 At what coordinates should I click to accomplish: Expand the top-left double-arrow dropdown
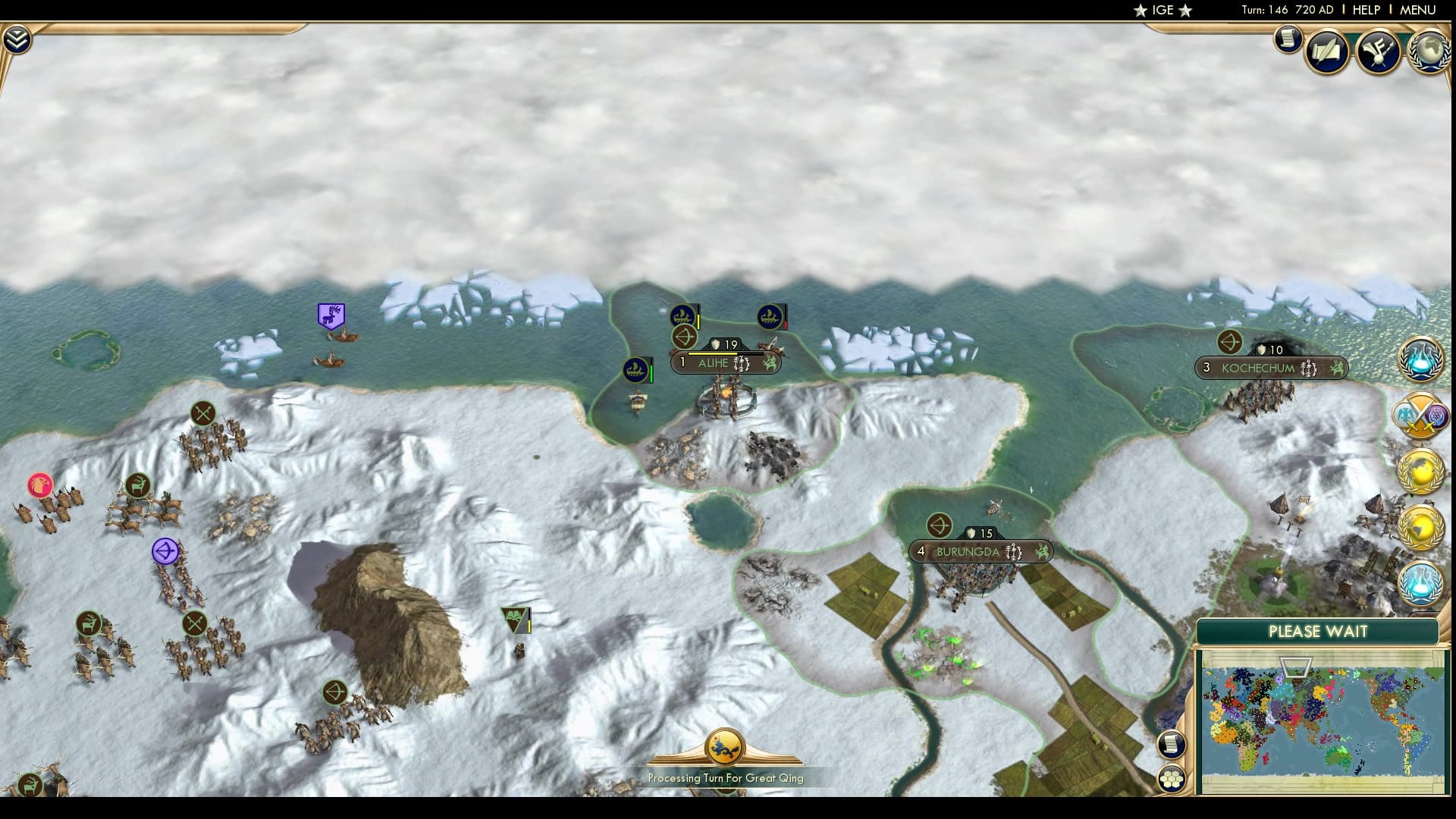[x=17, y=39]
